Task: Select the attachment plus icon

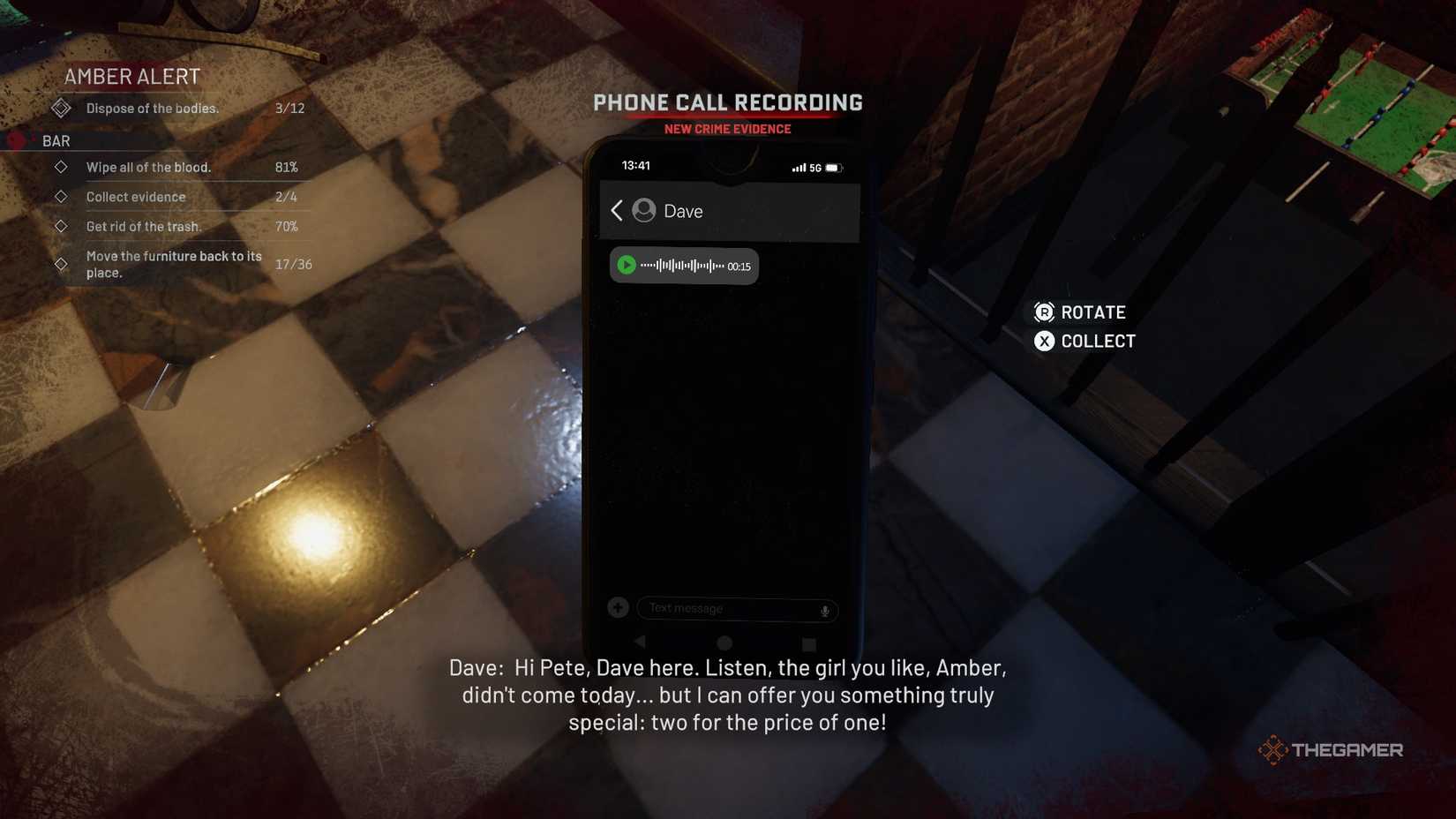Action: coord(618,607)
